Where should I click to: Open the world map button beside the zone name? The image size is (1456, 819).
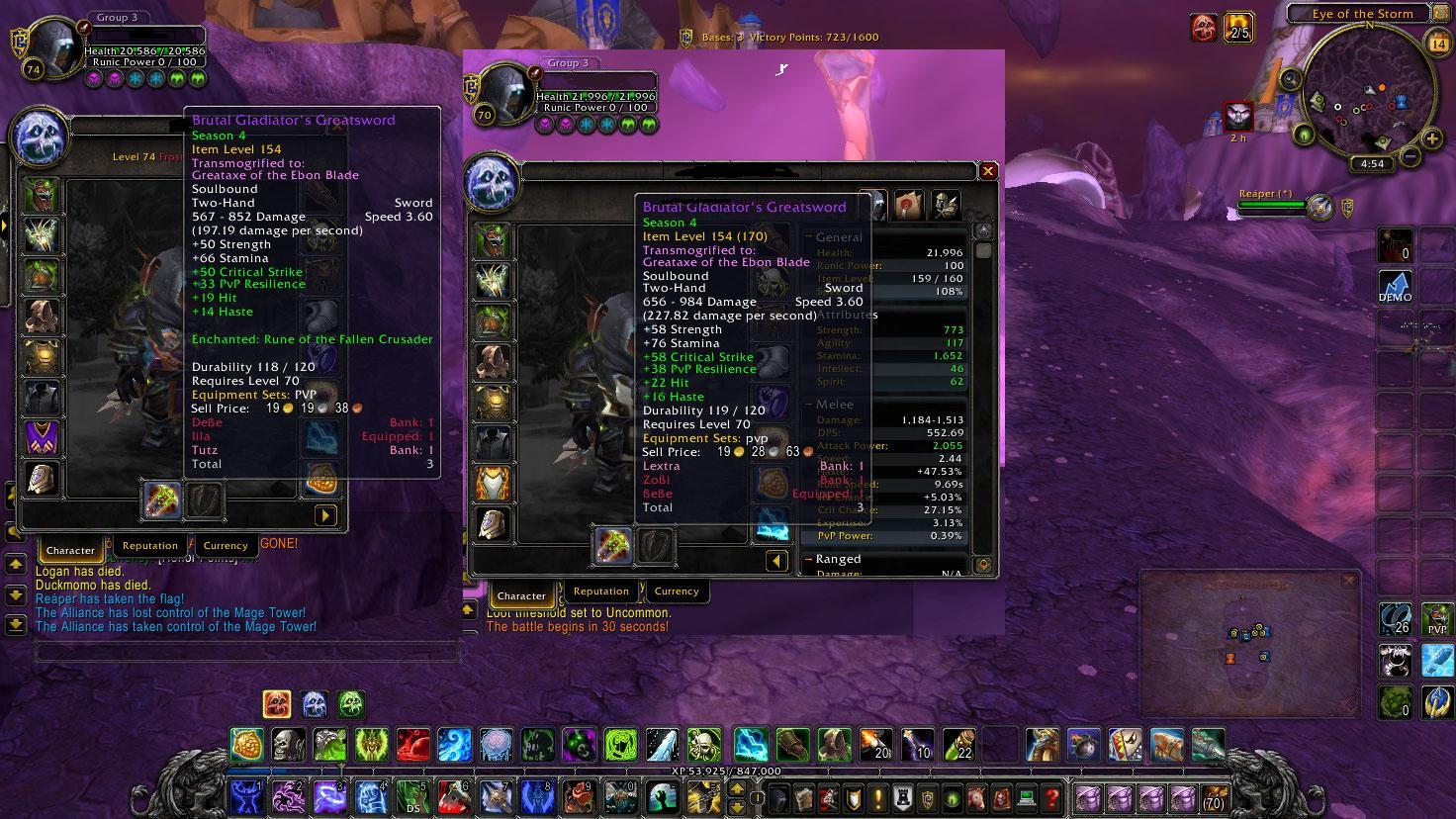point(1441,14)
